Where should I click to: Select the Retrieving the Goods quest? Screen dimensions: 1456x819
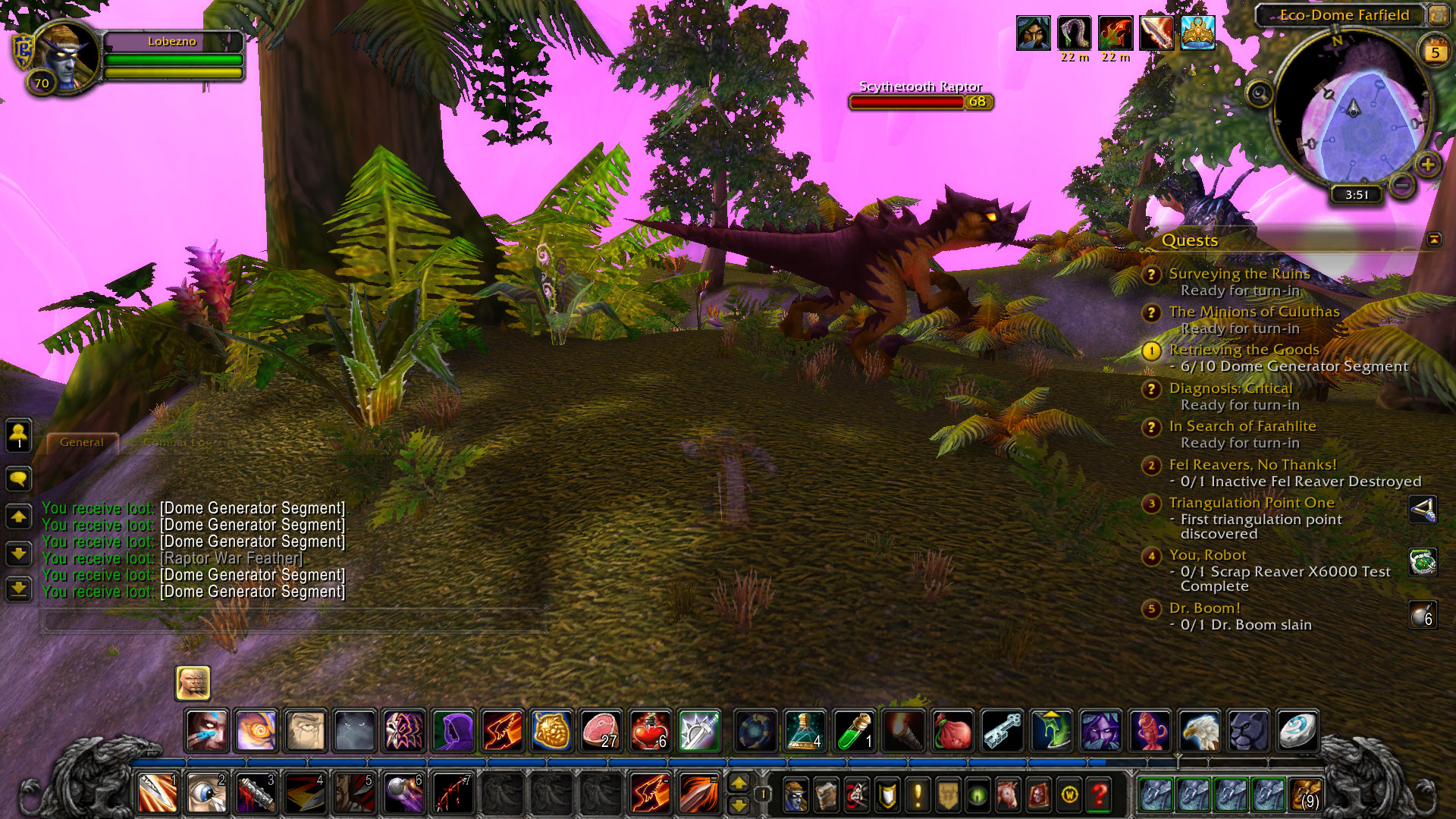1244,350
